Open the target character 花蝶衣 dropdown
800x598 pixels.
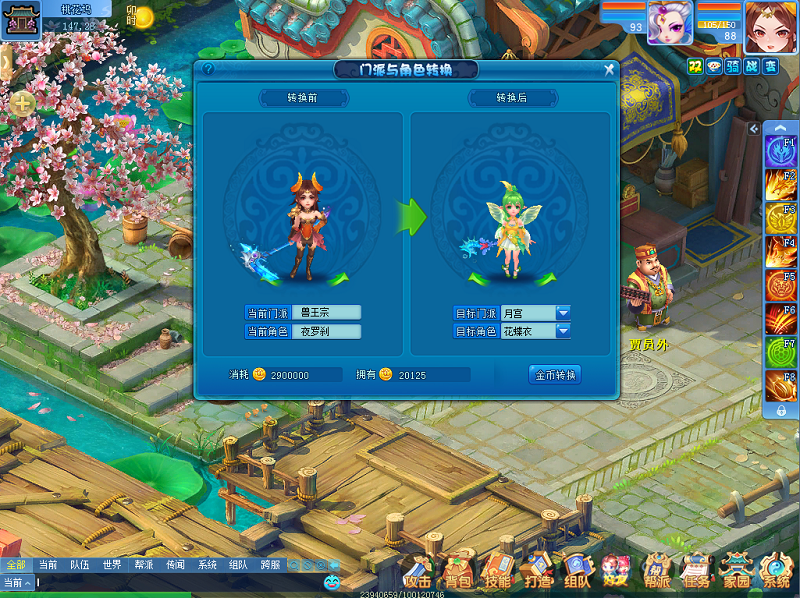click(x=563, y=331)
